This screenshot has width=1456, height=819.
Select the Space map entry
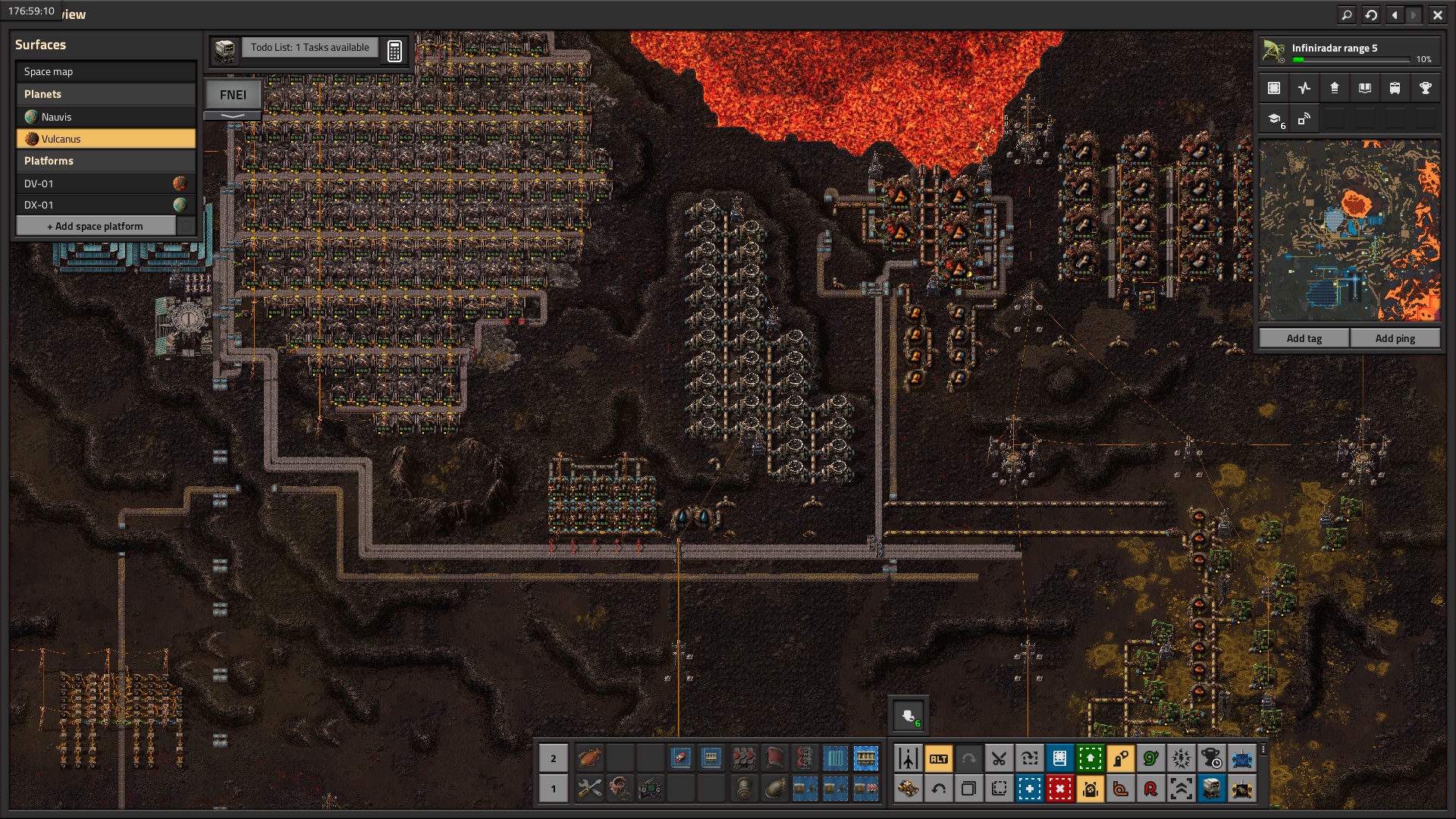(x=105, y=71)
